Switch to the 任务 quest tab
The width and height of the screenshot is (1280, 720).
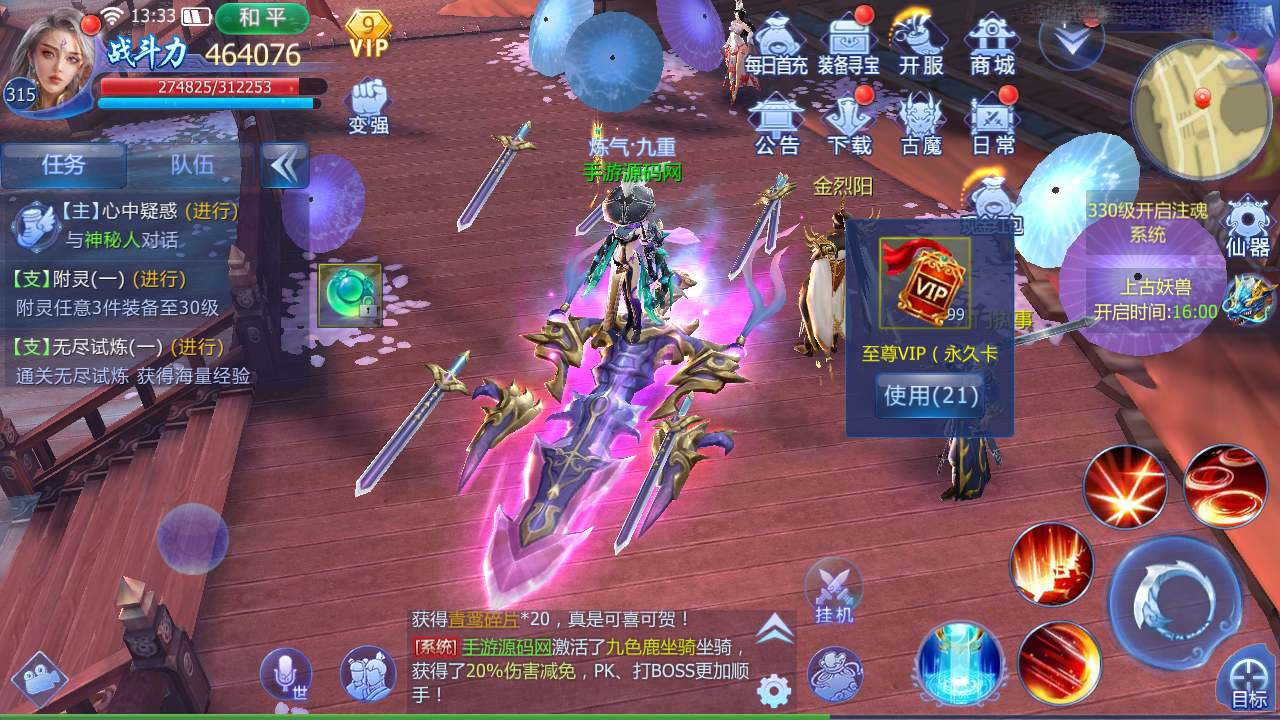pyautogui.click(x=63, y=165)
